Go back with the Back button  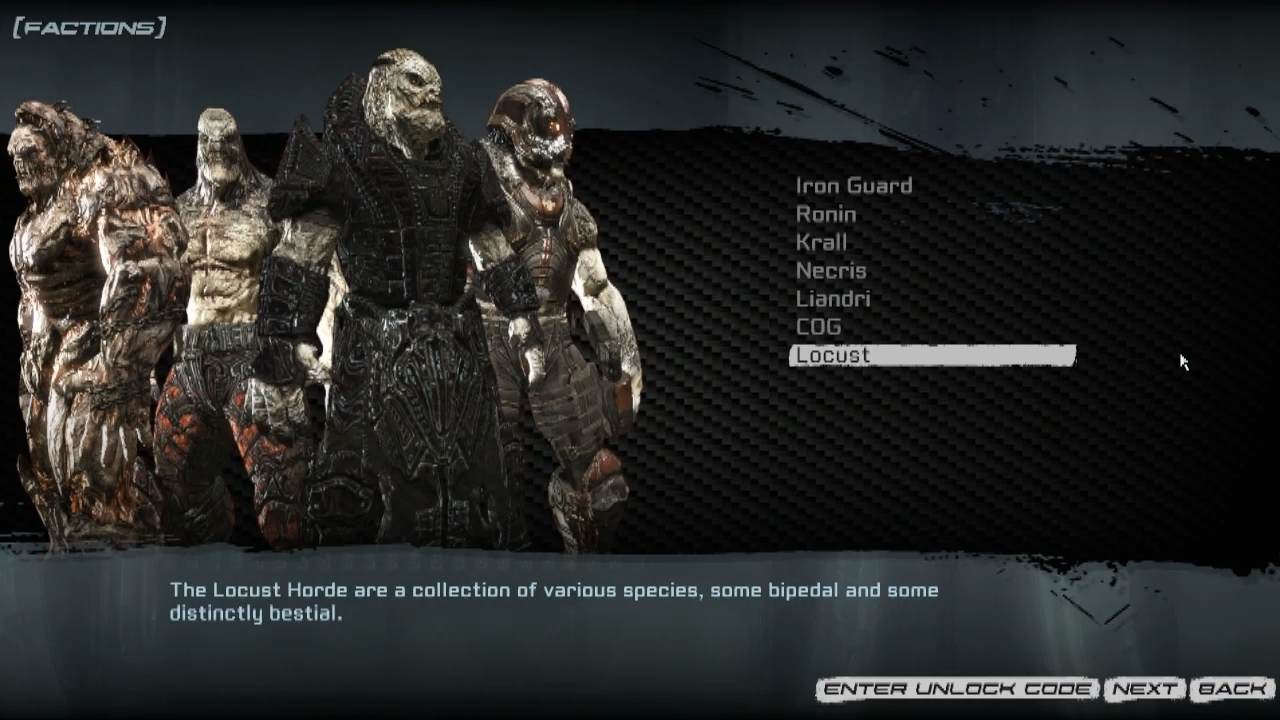[x=1232, y=689]
